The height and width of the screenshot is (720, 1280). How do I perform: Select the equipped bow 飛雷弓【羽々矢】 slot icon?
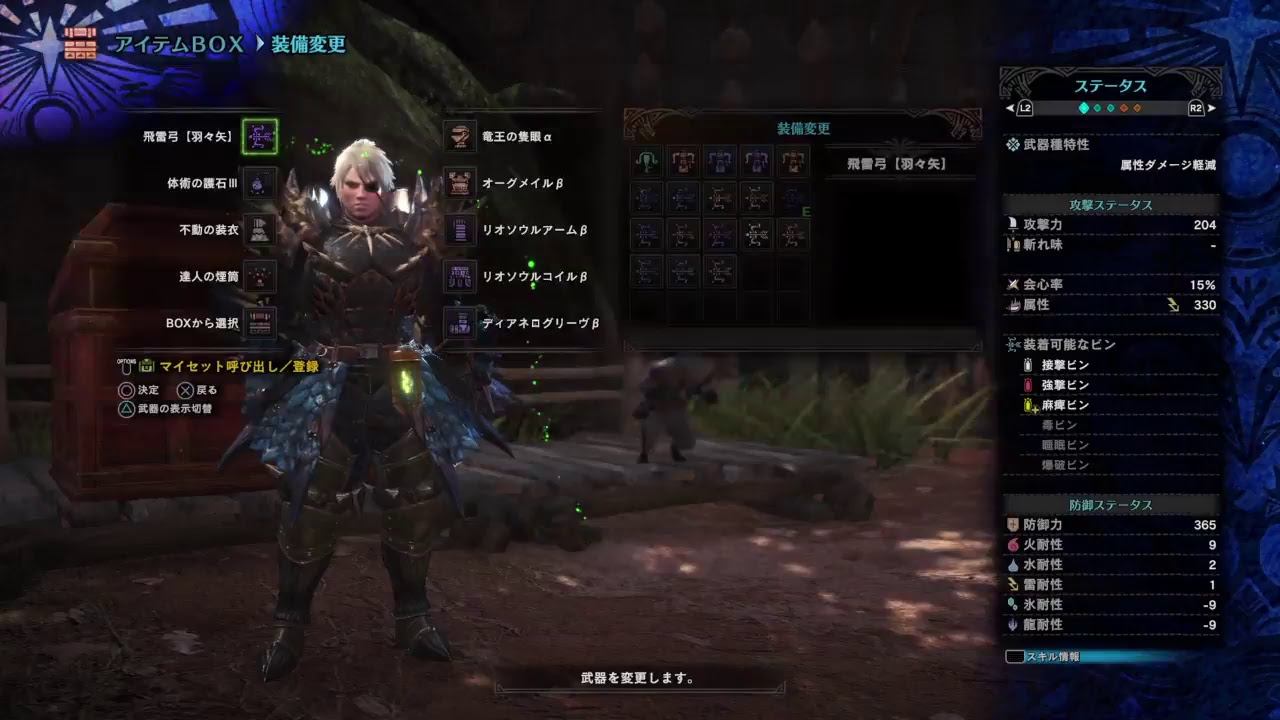[x=261, y=137]
